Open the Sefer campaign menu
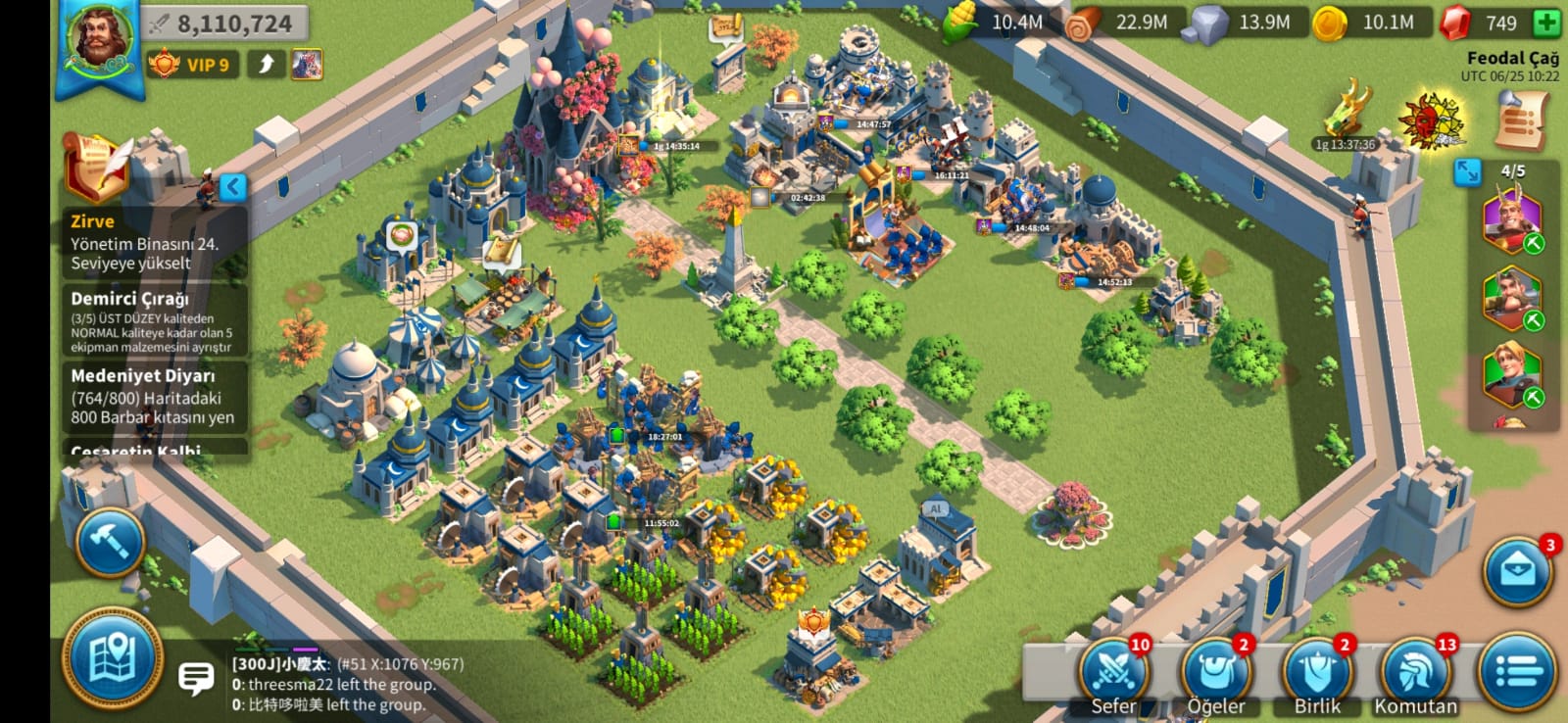 [x=1114, y=675]
